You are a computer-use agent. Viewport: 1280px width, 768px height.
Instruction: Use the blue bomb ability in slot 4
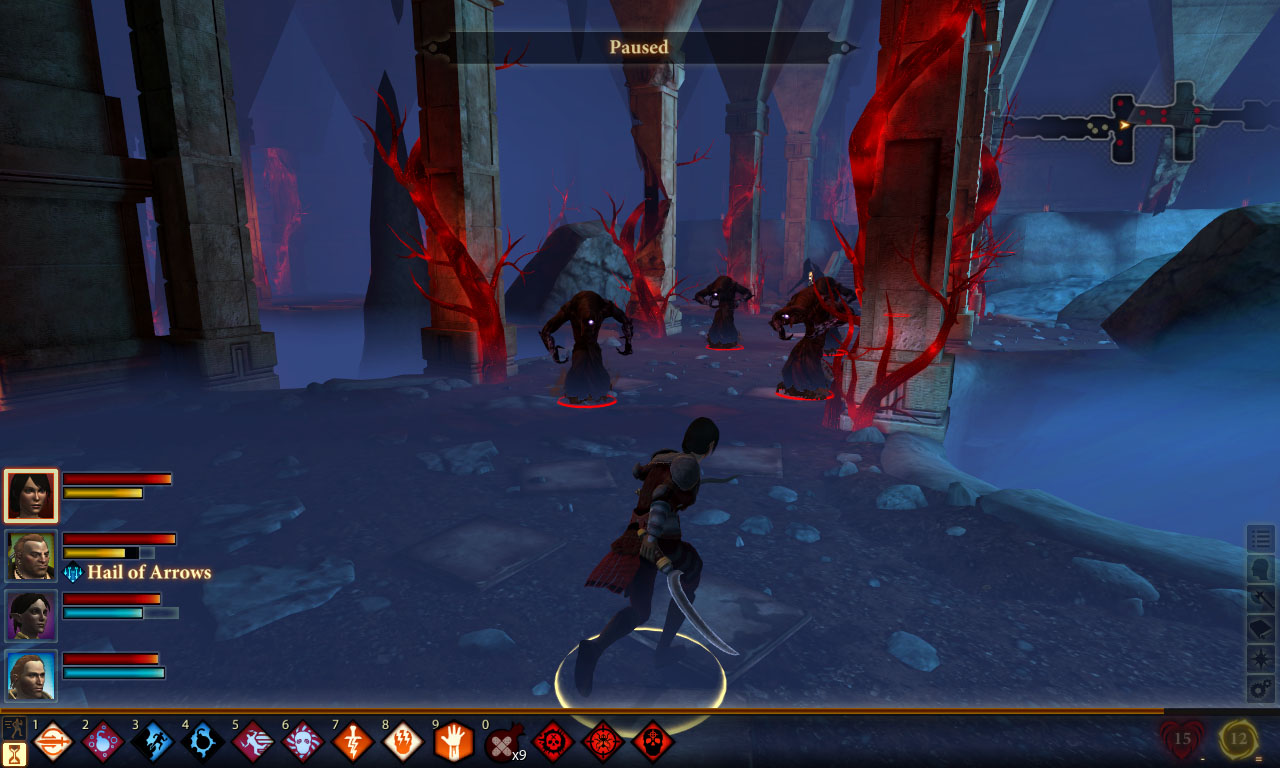pyautogui.click(x=203, y=742)
